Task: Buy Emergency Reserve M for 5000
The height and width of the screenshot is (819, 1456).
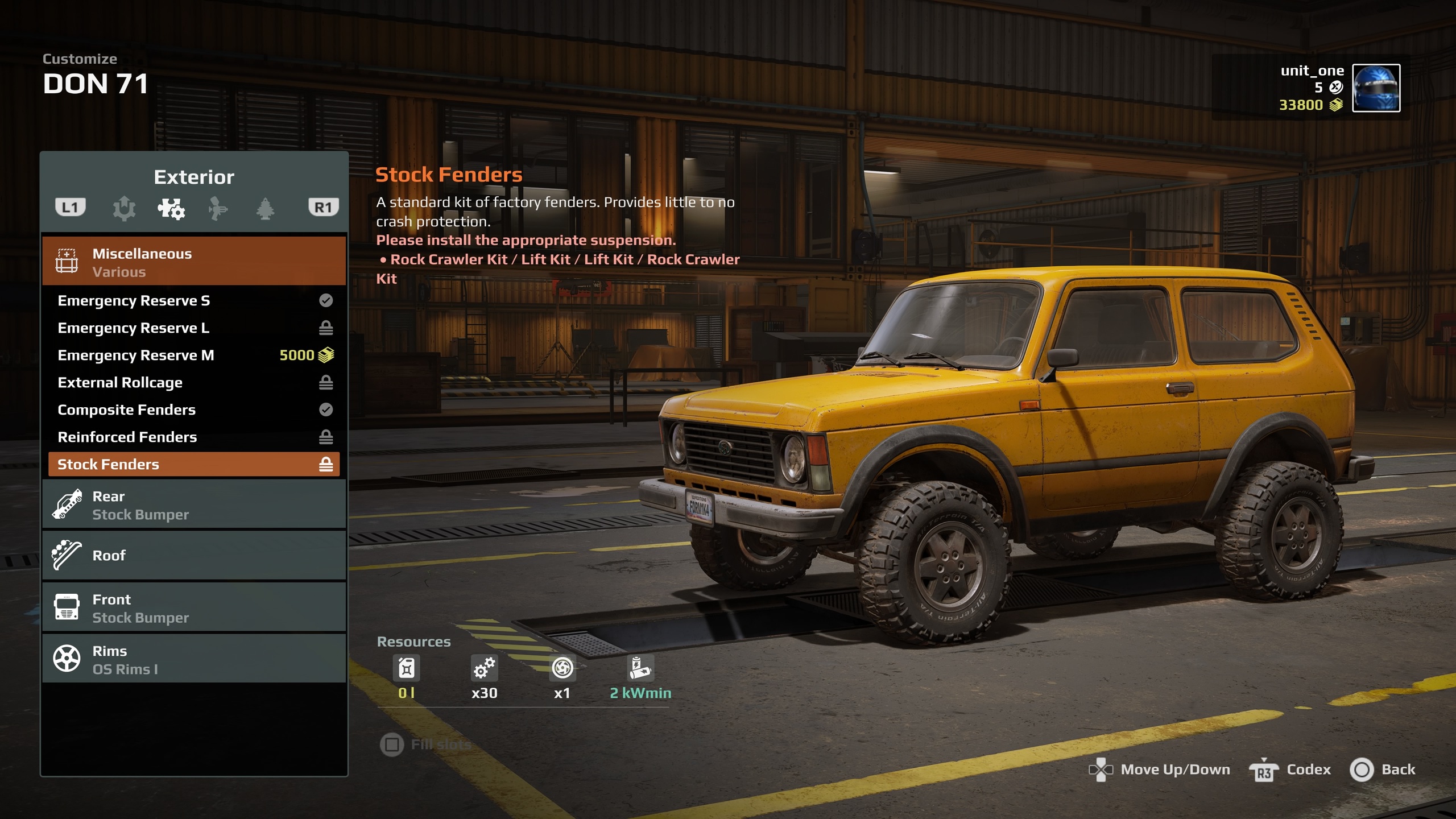Action: coord(193,355)
